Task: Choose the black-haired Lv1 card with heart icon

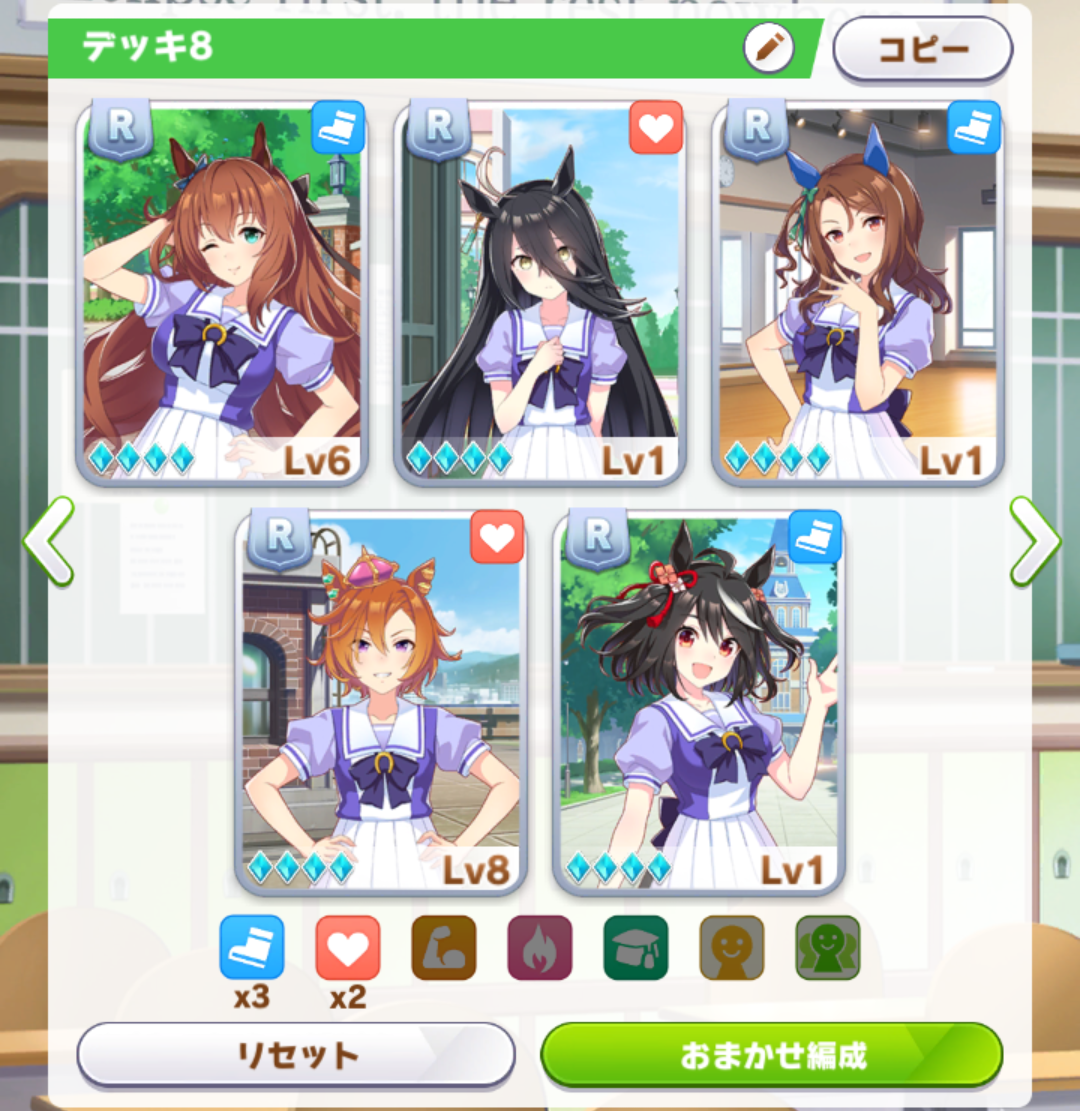Action: tap(540, 292)
